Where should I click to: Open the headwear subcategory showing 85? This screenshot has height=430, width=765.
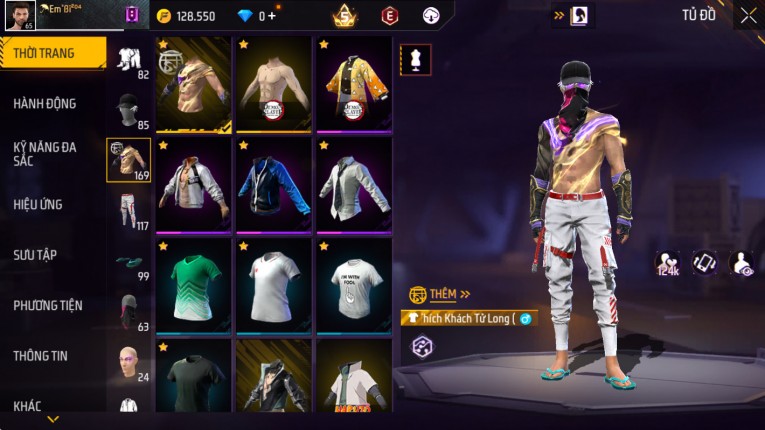128,111
